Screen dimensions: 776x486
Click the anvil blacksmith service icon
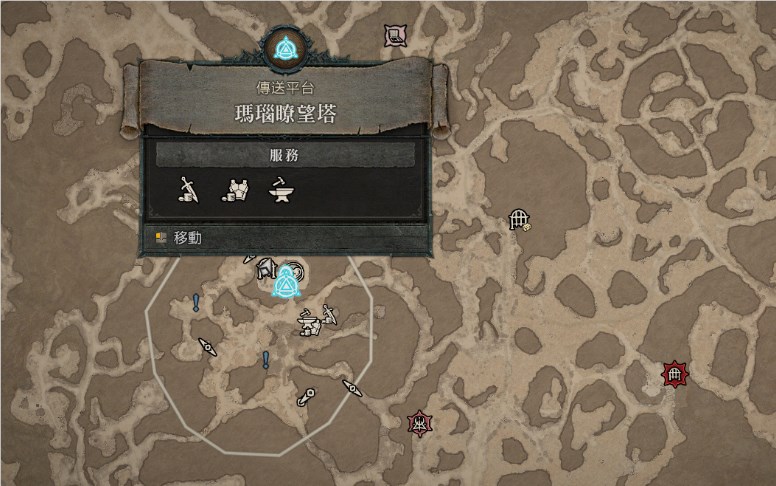pyautogui.click(x=281, y=190)
